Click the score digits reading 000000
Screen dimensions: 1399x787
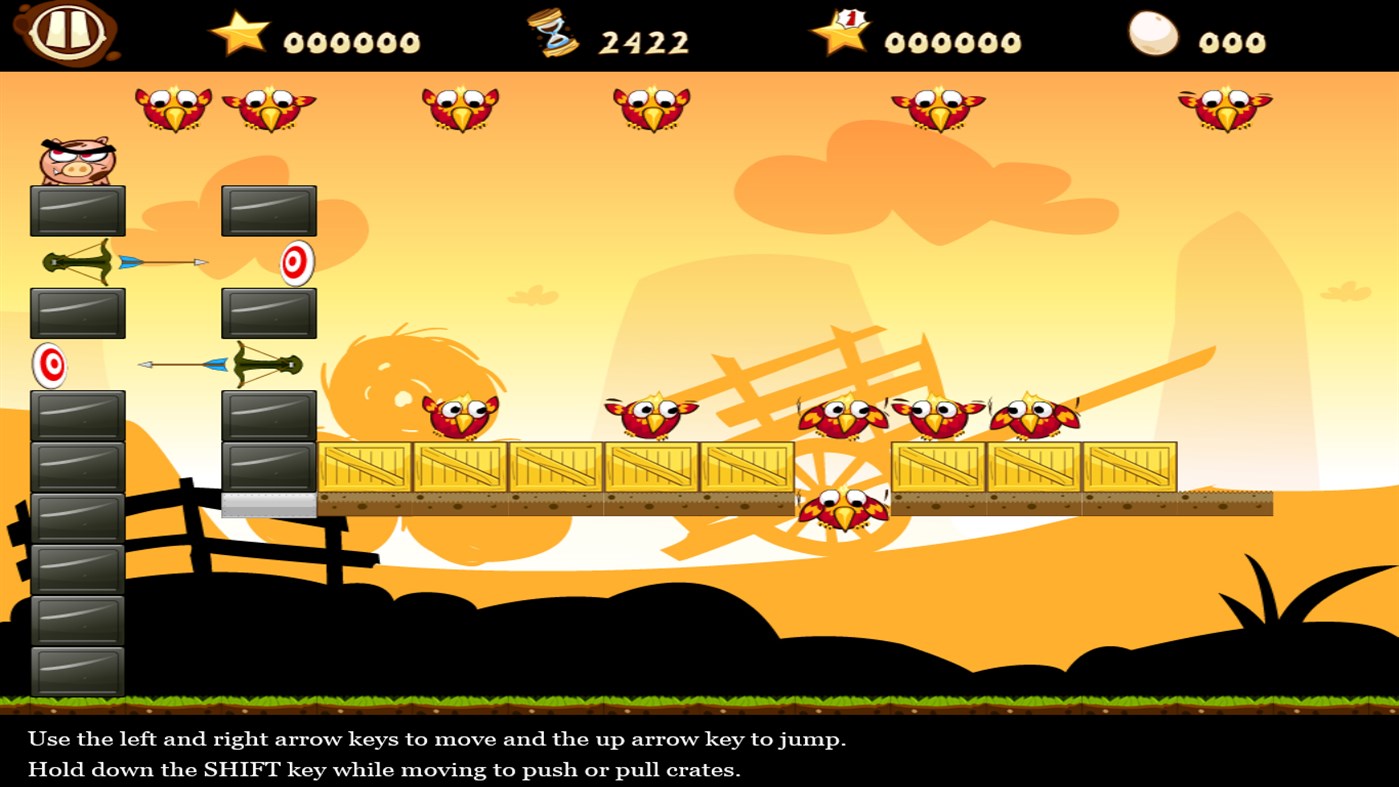[x=350, y=40]
